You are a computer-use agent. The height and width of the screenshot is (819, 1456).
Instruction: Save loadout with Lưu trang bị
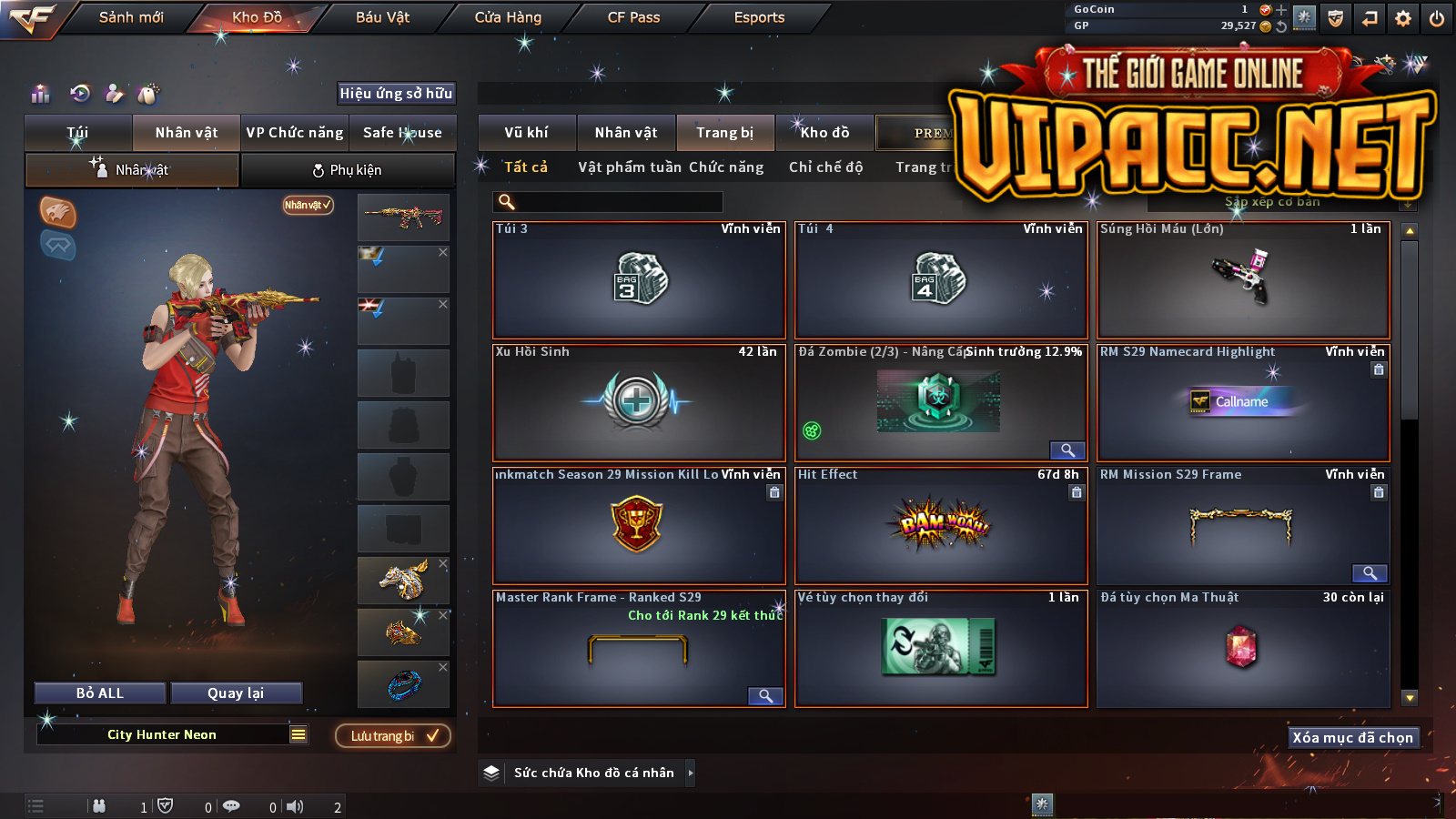[x=393, y=736]
